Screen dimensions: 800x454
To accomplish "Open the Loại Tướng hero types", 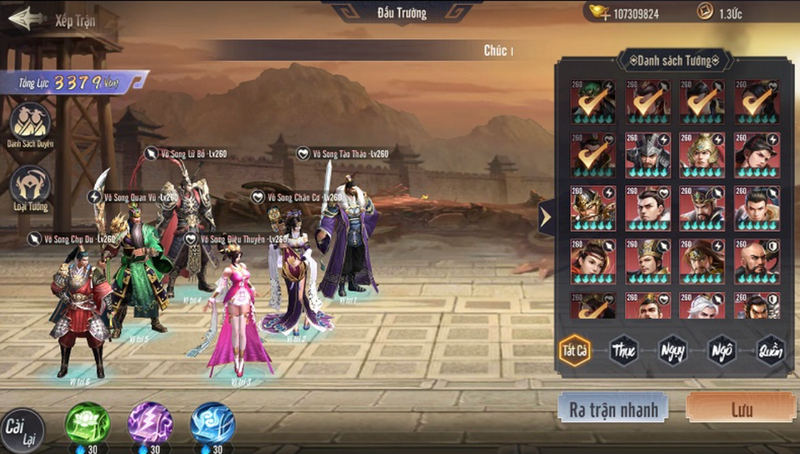I will tap(30, 186).
